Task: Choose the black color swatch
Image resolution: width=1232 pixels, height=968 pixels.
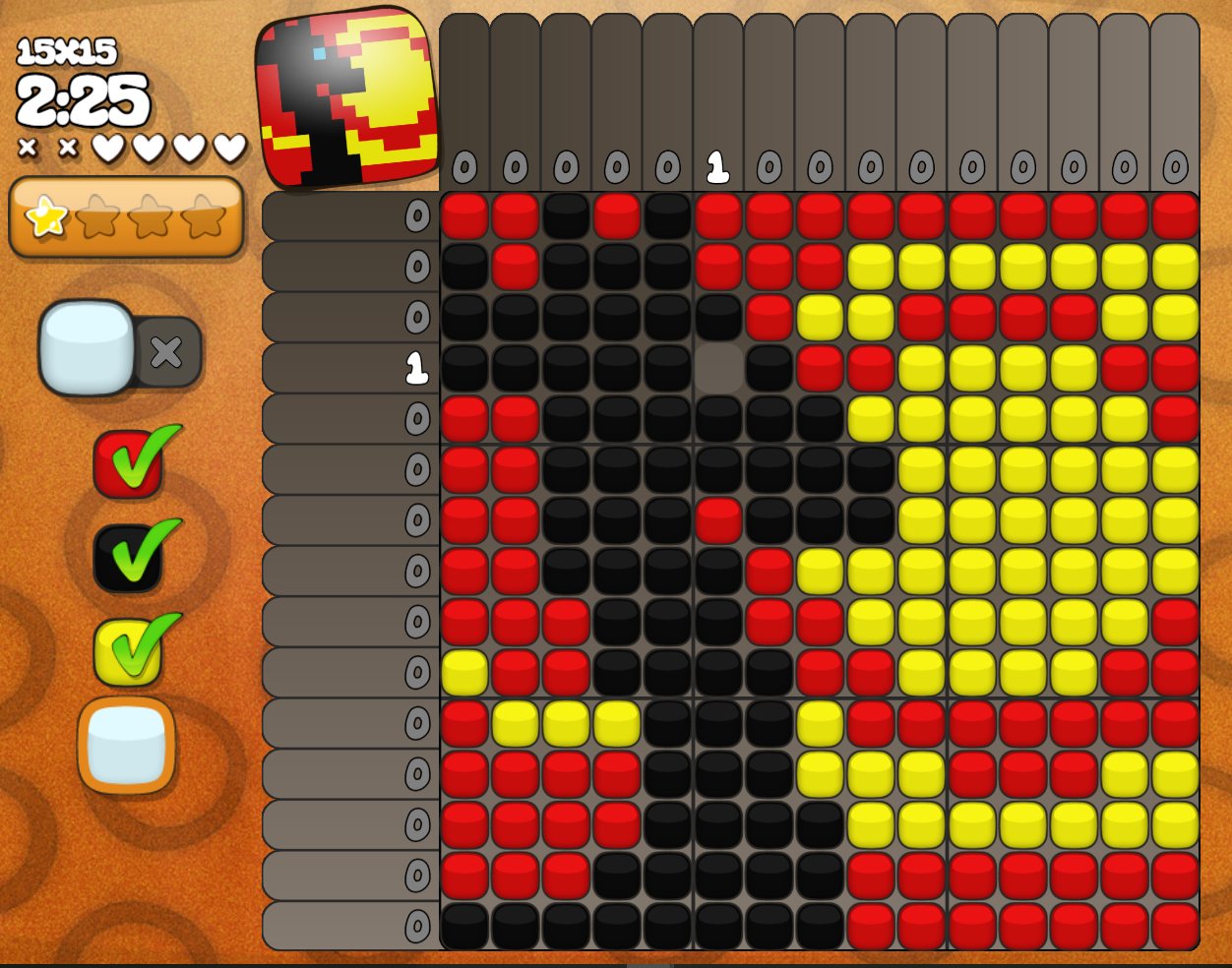Action: click(x=128, y=558)
